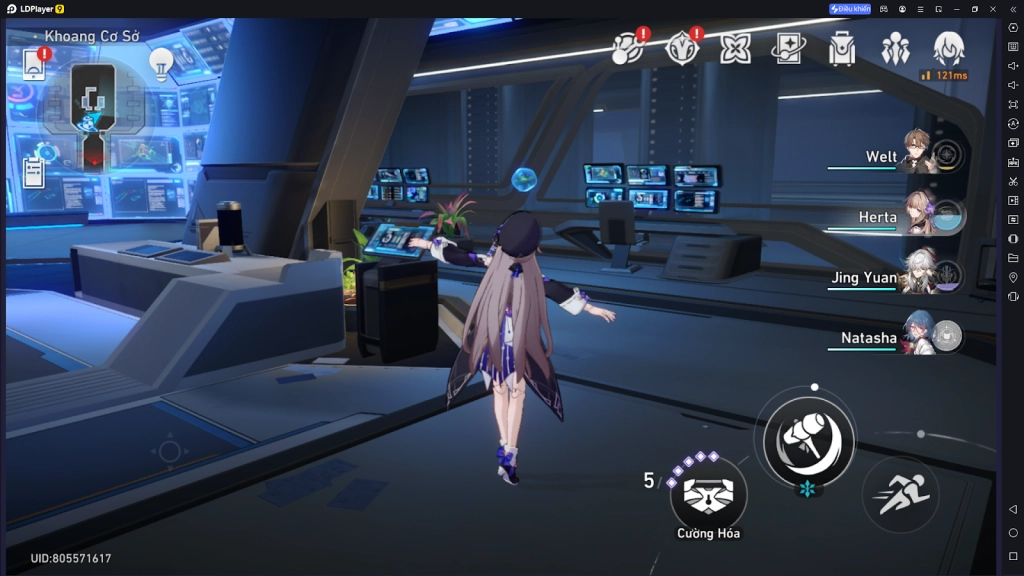This screenshot has height=576, width=1024.
Task: Tap the lightbulb tips icon
Action: tap(160, 64)
